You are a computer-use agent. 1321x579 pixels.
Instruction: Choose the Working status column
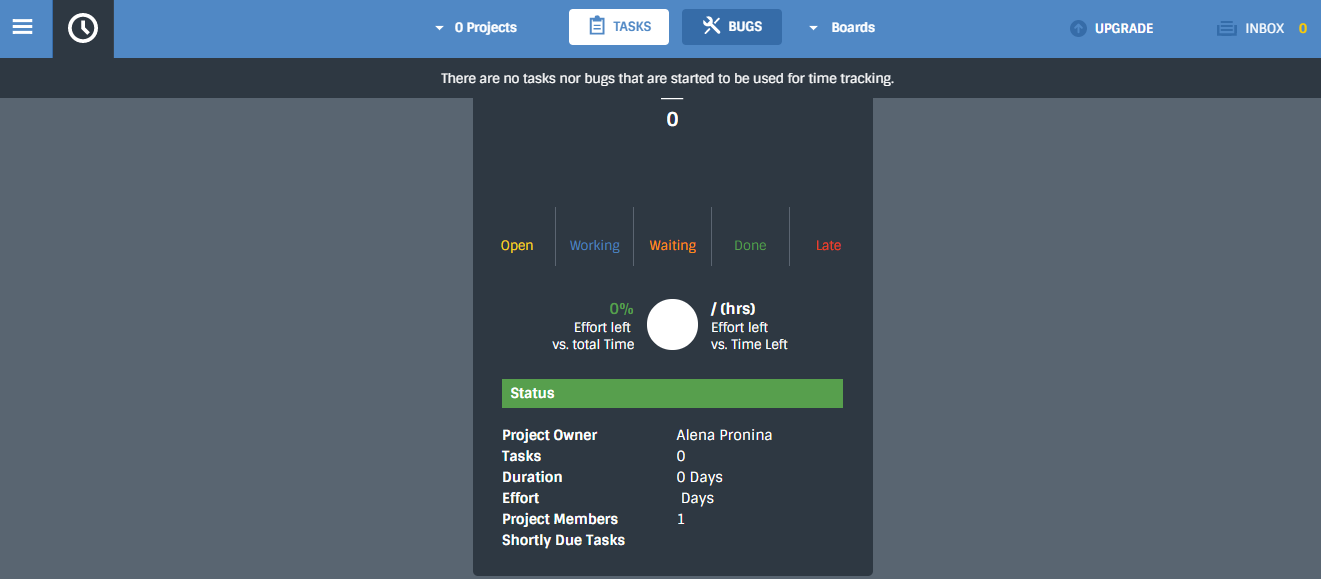[x=595, y=245]
